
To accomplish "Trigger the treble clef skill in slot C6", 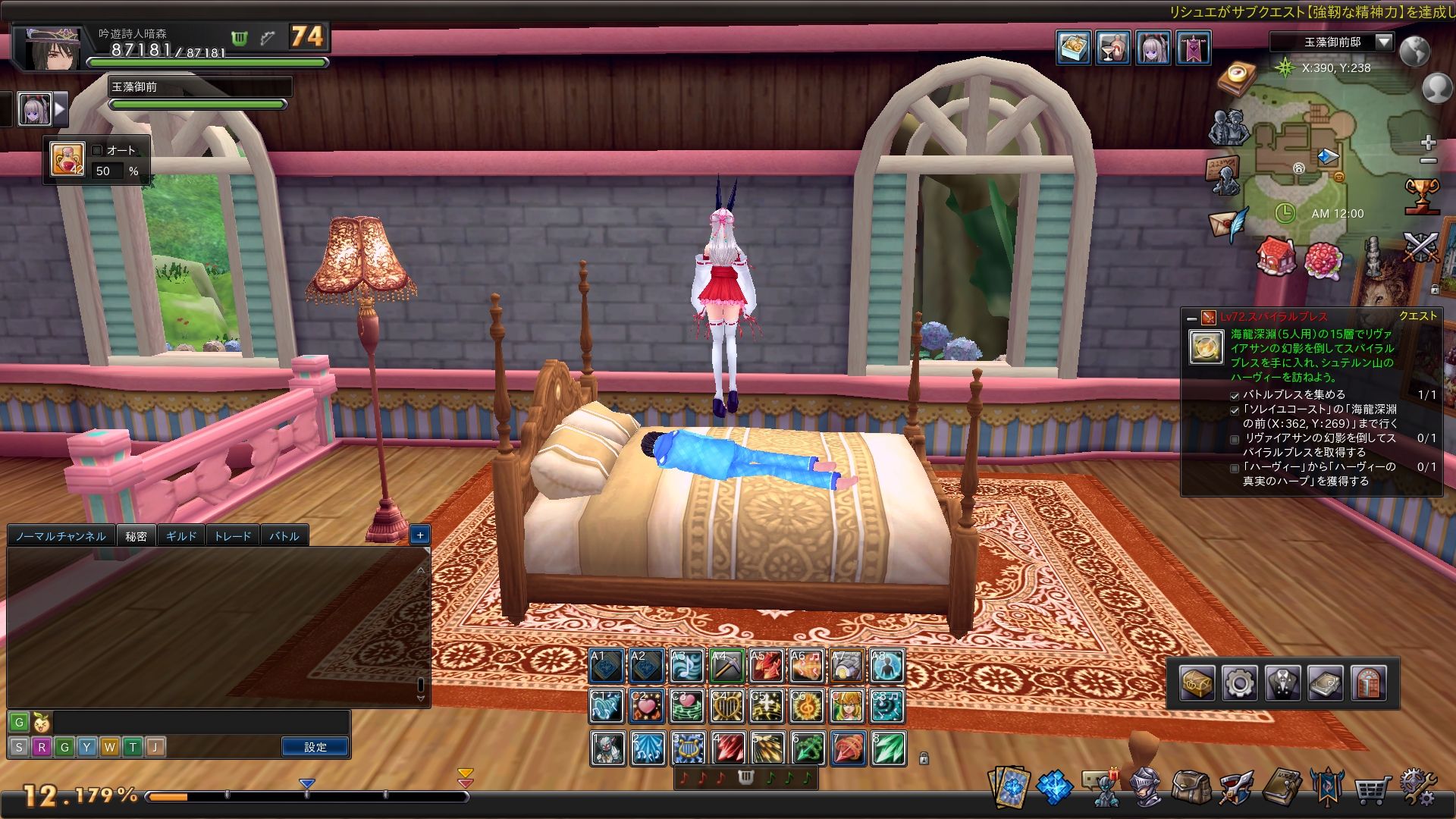I will click(x=807, y=707).
